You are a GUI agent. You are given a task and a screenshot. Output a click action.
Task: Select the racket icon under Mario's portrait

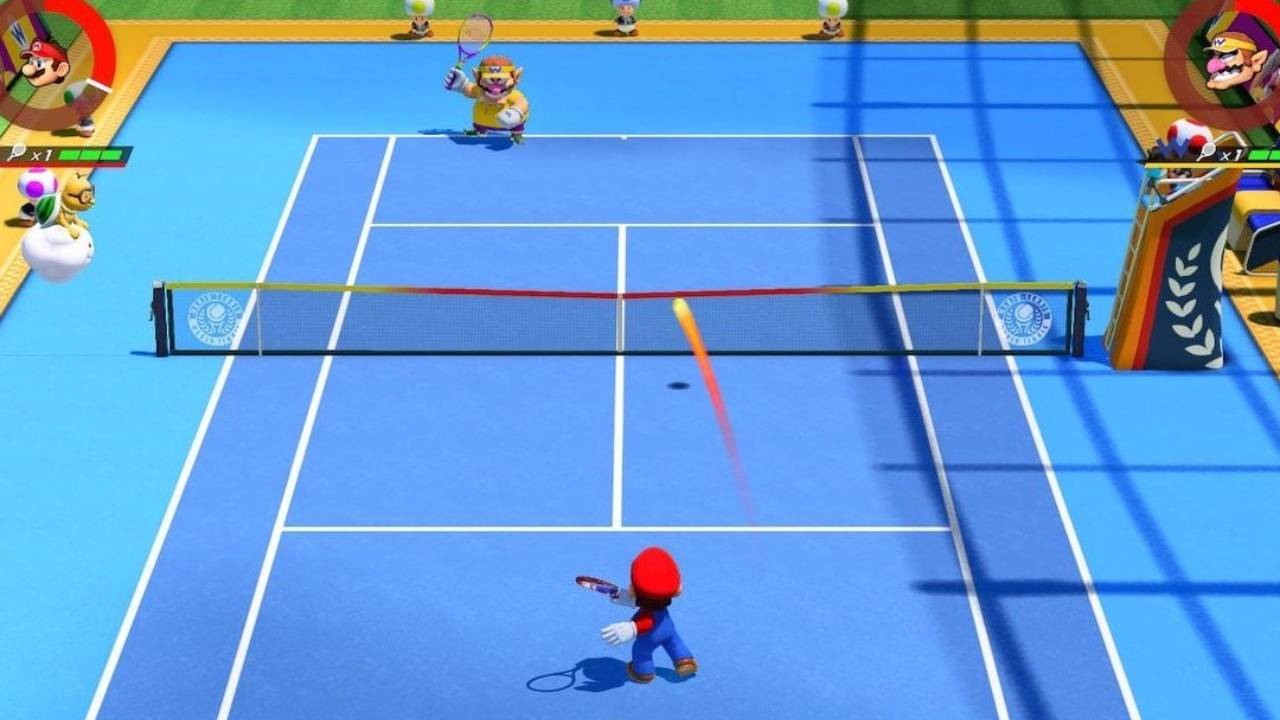[x=15, y=154]
